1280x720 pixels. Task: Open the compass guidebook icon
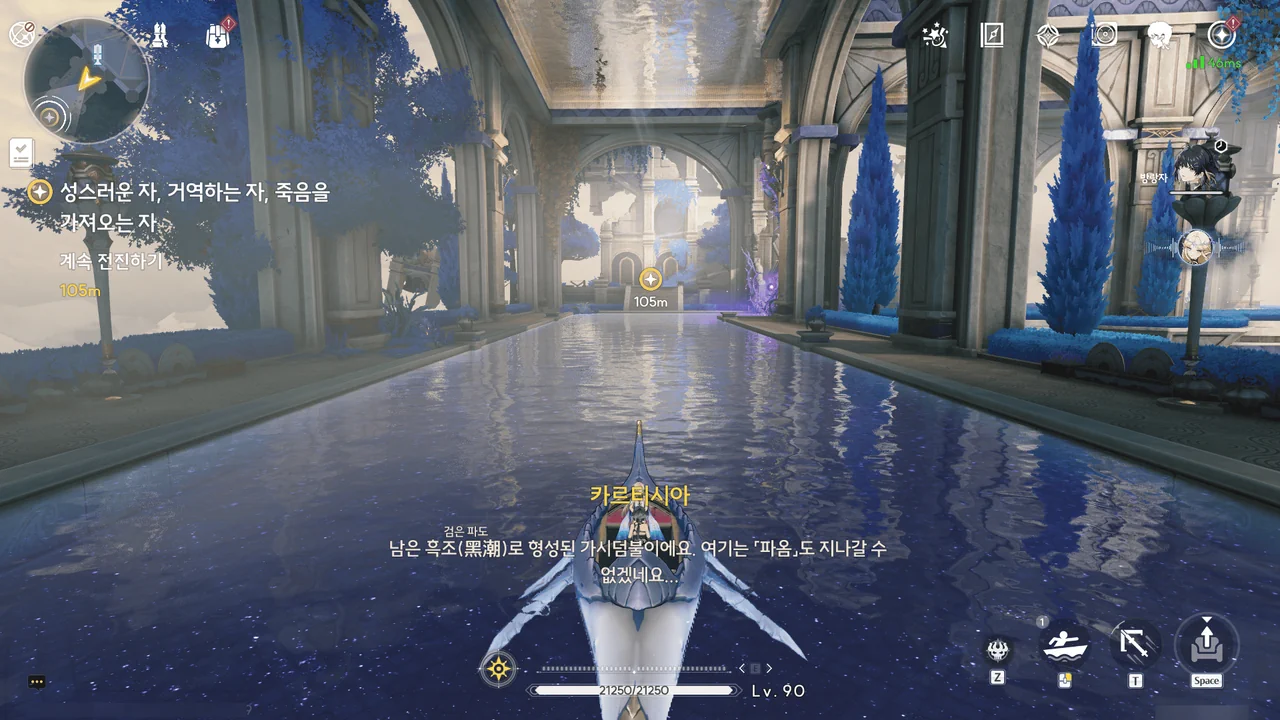(991, 36)
